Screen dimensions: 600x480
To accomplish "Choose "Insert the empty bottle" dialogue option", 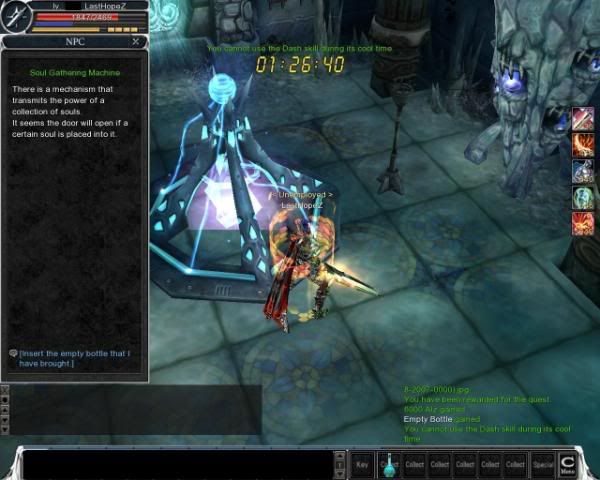I will point(75,358).
